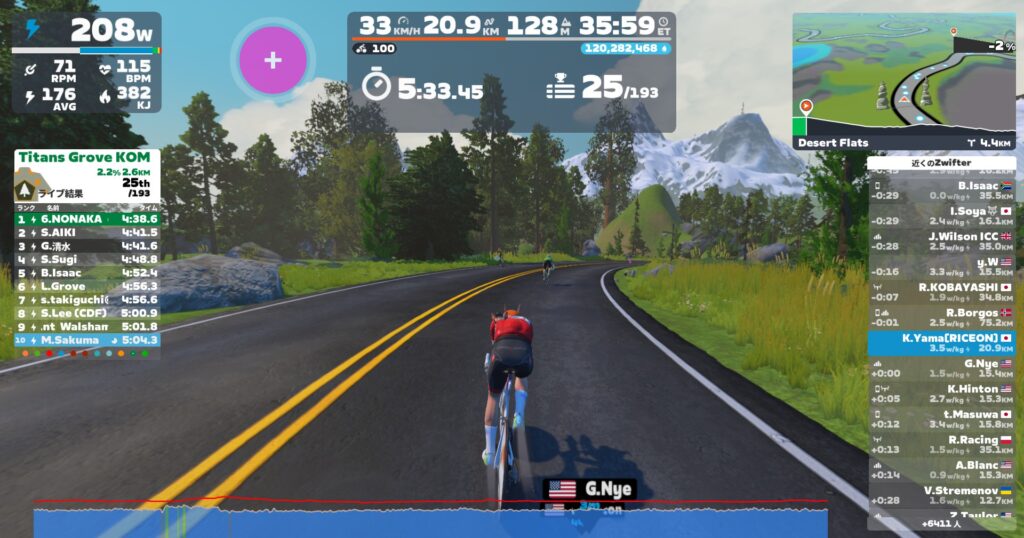Select M.Sakuma's tenth-place leaderboard row
Viewport: 1024px width, 538px height.
pyautogui.click(x=86, y=340)
